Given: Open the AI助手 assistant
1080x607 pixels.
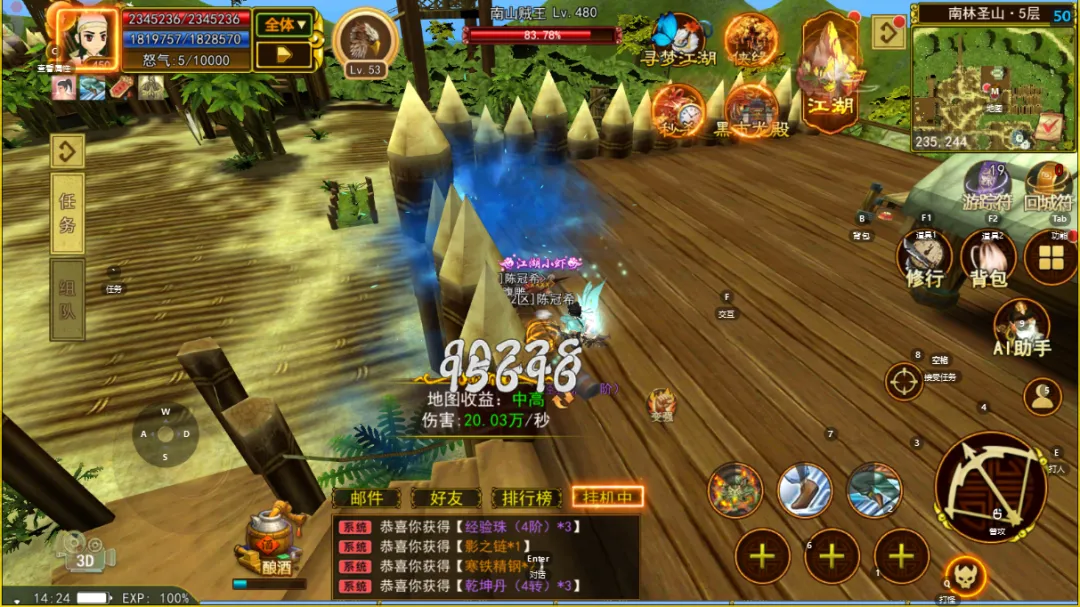Looking at the screenshot, I should click(1021, 328).
